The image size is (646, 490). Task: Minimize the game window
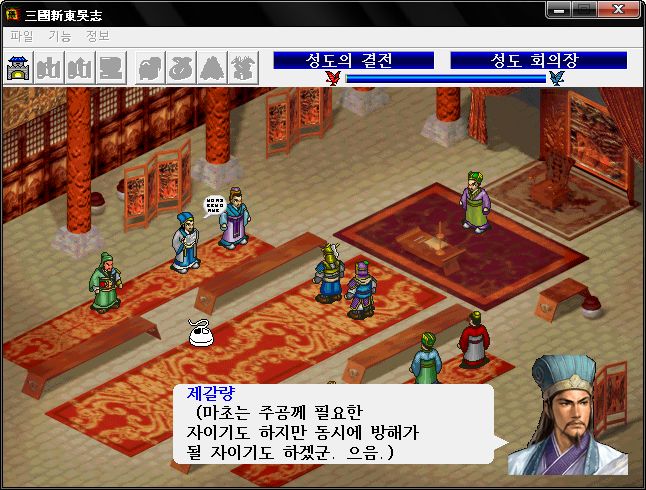point(558,10)
